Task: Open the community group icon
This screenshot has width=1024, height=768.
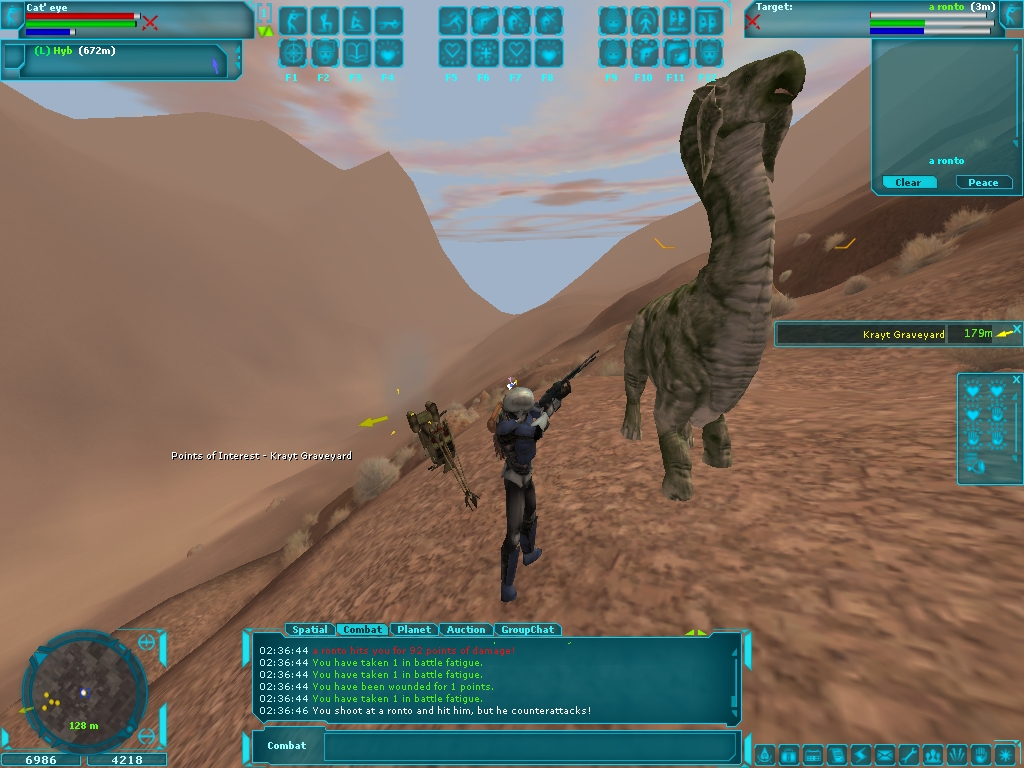Action: pos(933,754)
